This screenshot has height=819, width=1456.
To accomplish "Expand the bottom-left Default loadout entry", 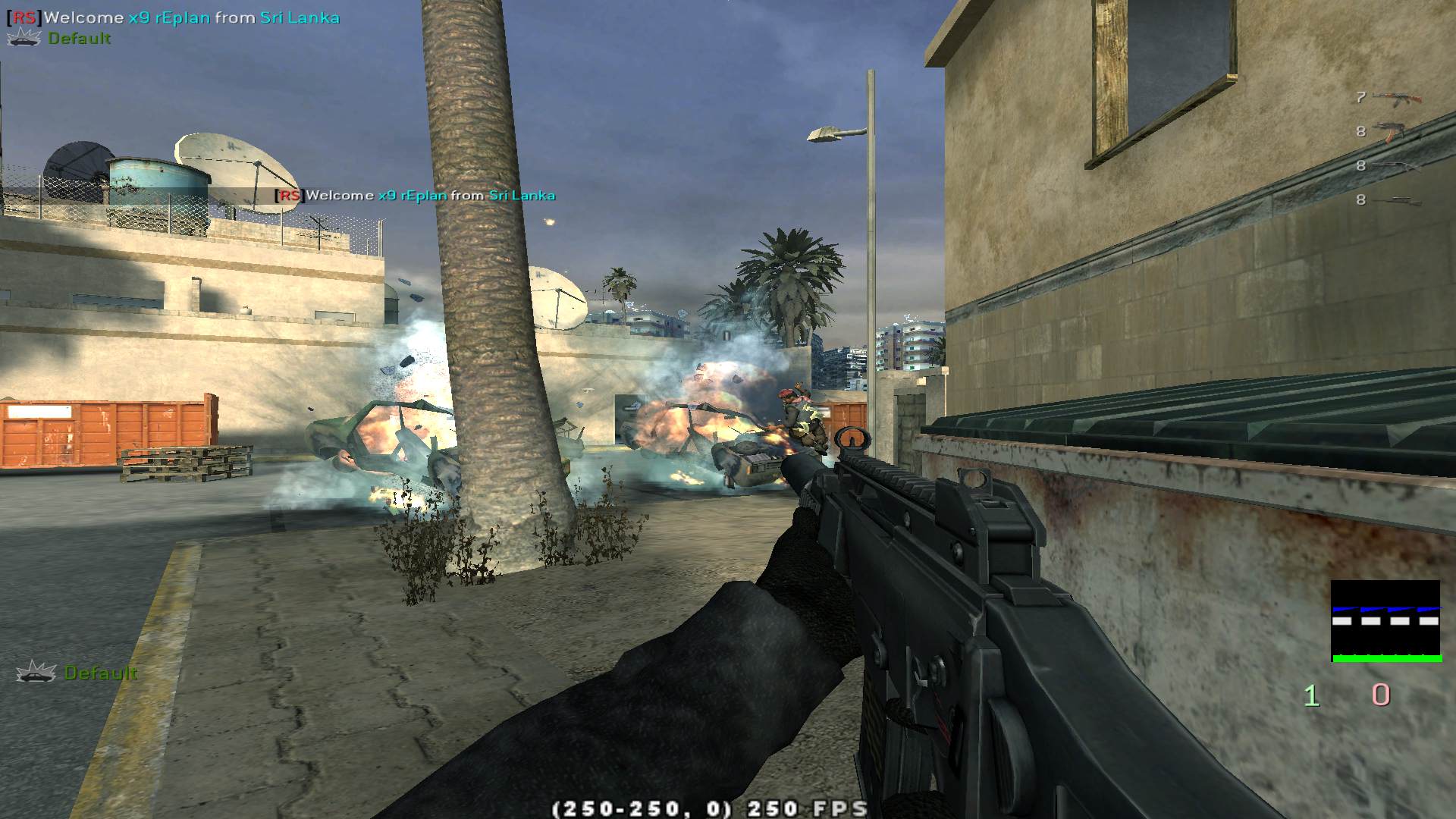I will coord(102,672).
